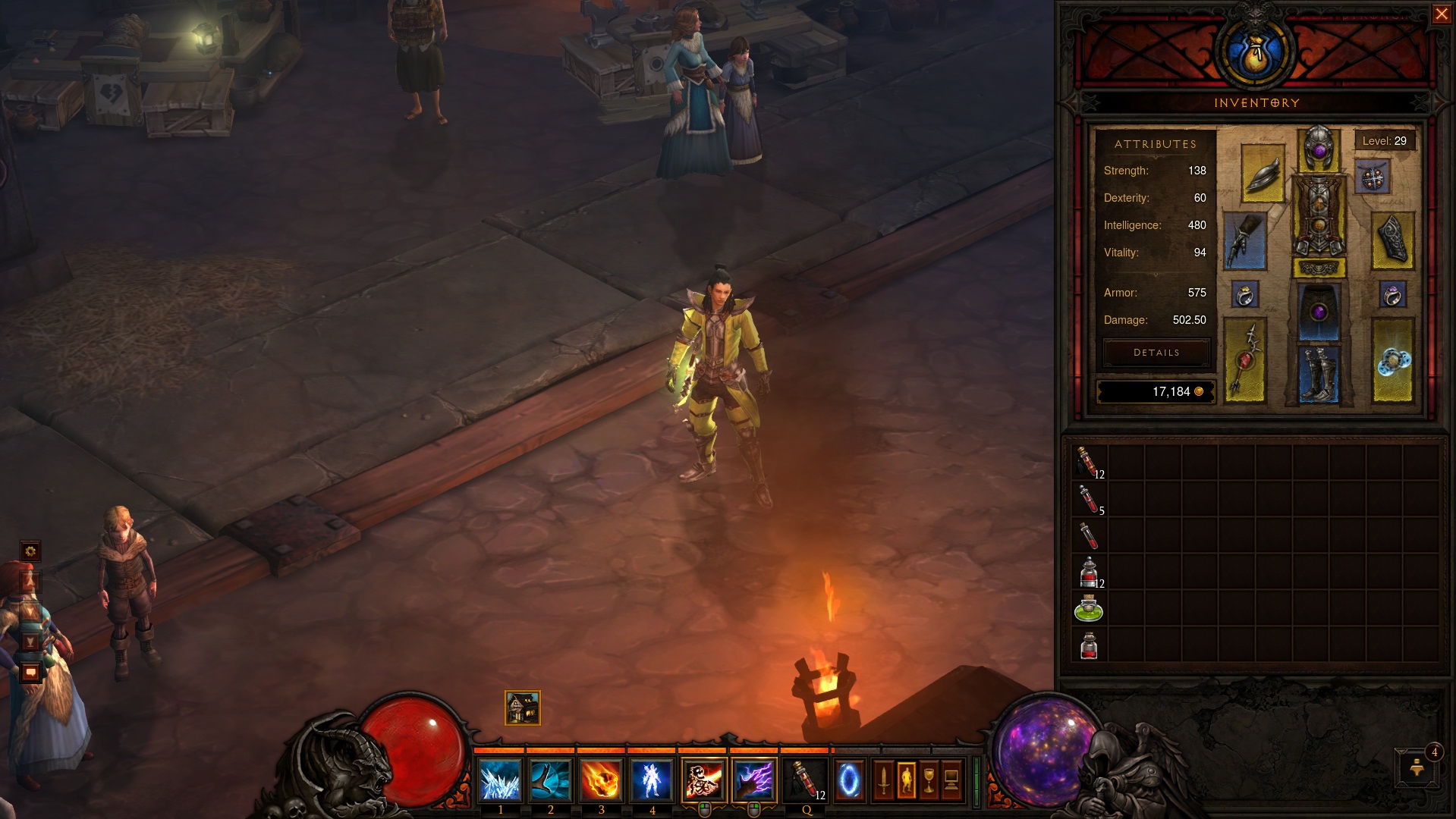
Task: Select the equipped gloves slot
Action: (1244, 241)
